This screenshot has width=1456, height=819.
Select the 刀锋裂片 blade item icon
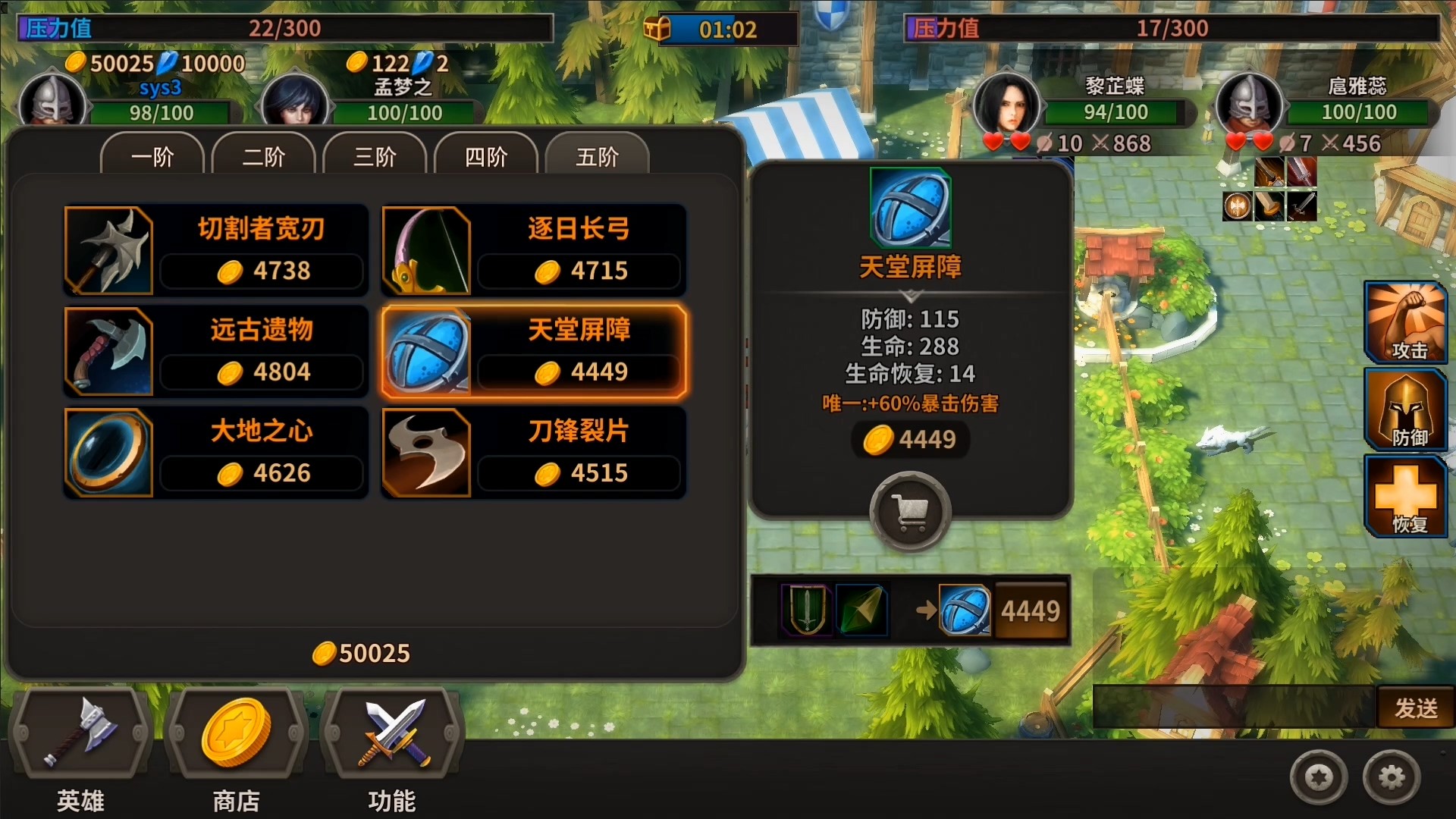427,453
